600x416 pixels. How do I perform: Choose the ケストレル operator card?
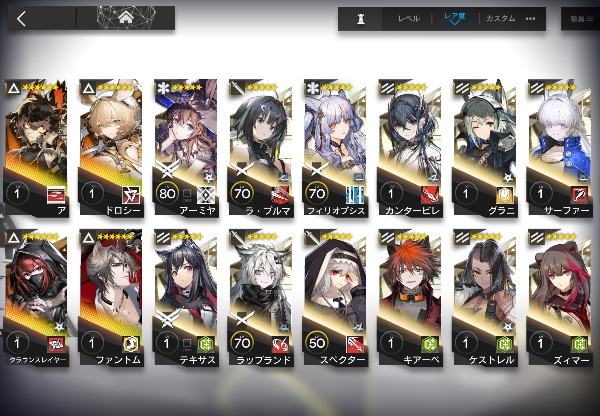487,300
